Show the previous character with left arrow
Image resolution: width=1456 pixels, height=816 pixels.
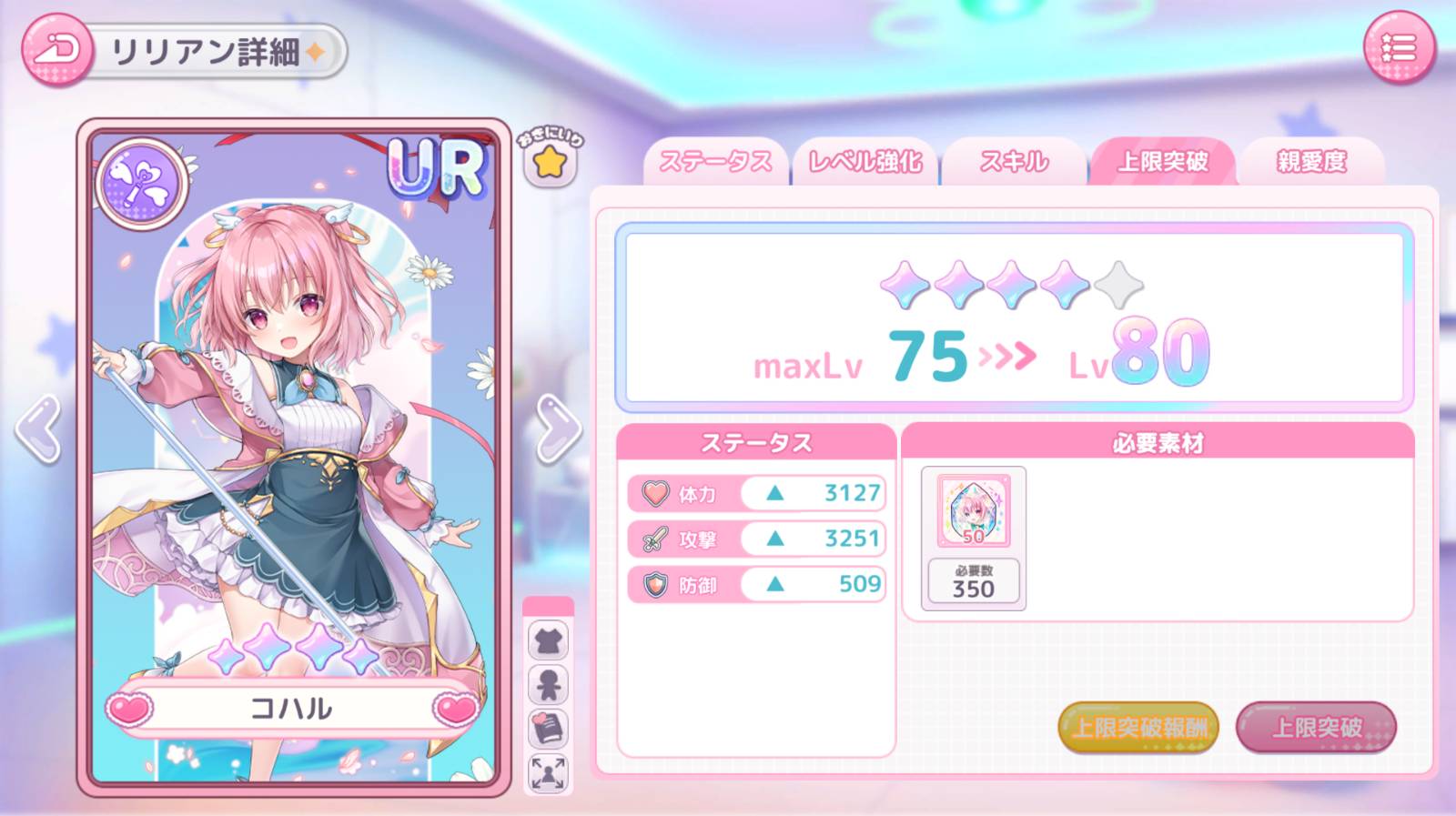(38, 428)
